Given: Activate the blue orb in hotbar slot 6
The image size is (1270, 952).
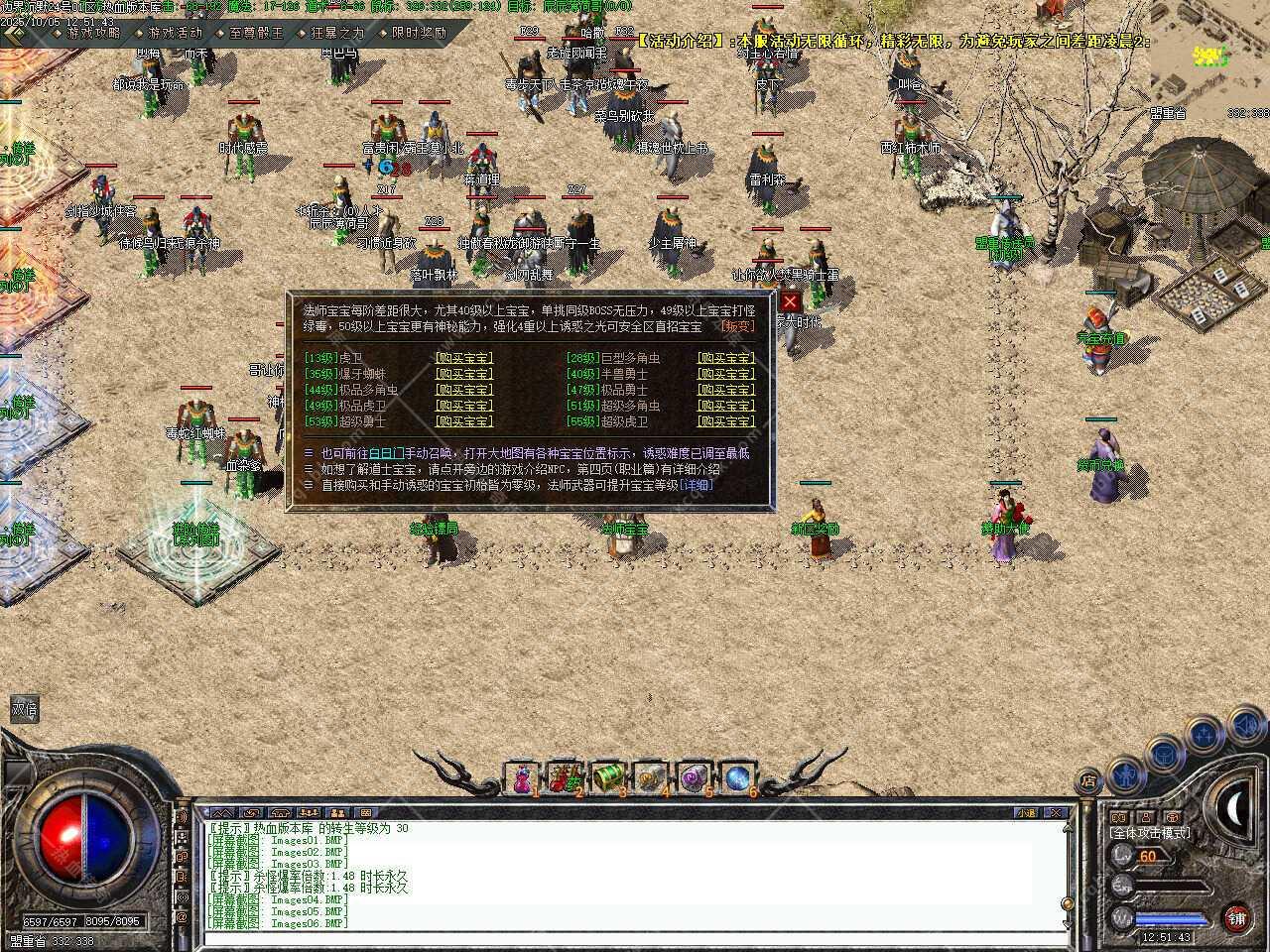Looking at the screenshot, I should pos(737,777).
